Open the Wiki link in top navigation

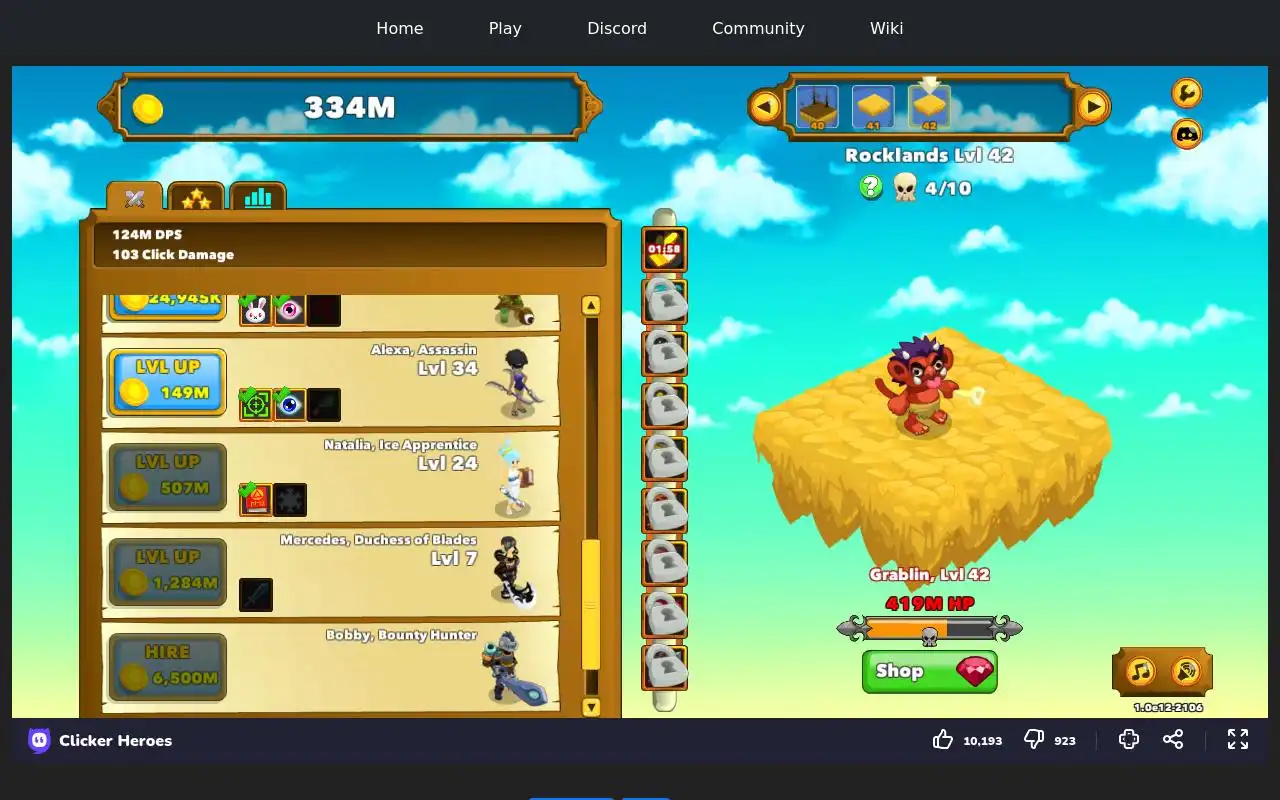click(886, 28)
